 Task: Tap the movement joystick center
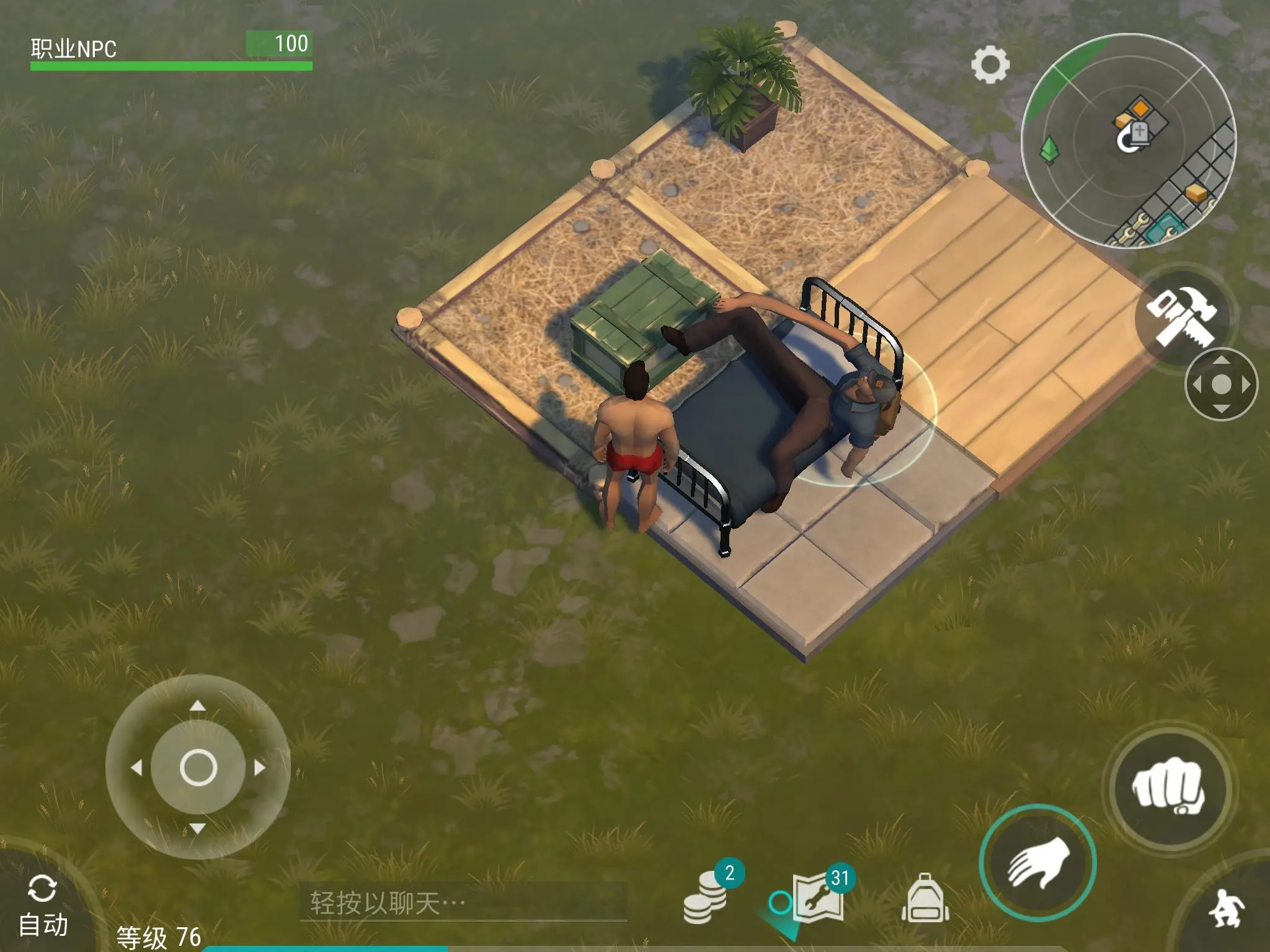pos(198,767)
